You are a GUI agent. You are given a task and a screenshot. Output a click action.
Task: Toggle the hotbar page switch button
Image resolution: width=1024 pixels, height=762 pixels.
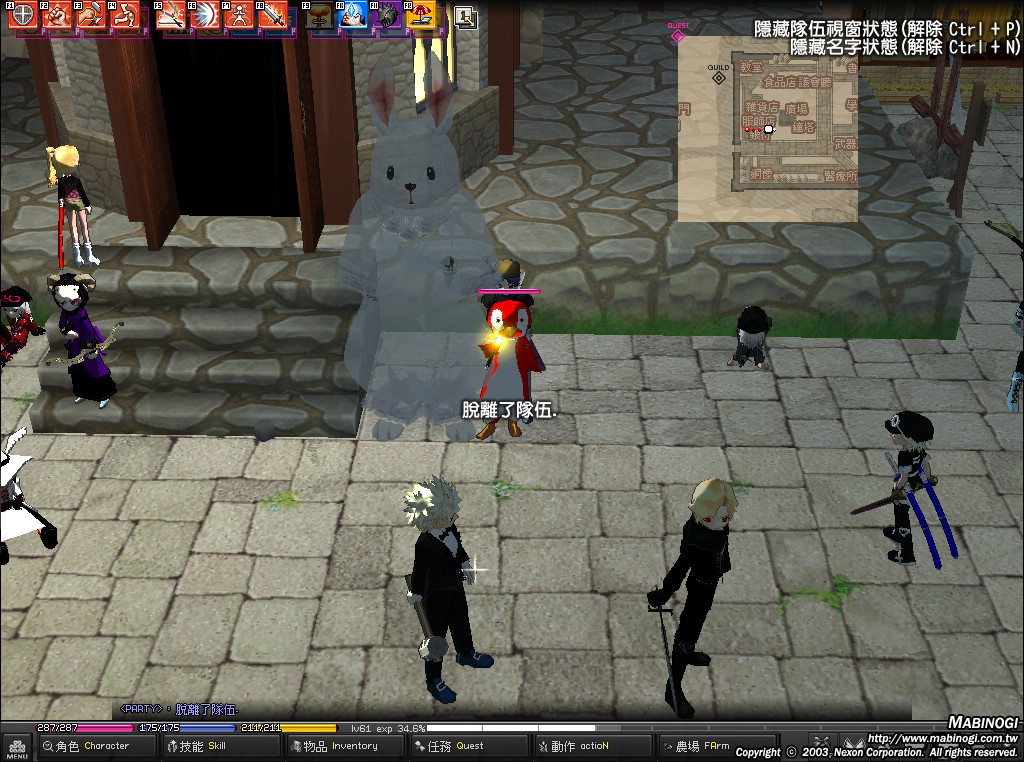pos(464,15)
